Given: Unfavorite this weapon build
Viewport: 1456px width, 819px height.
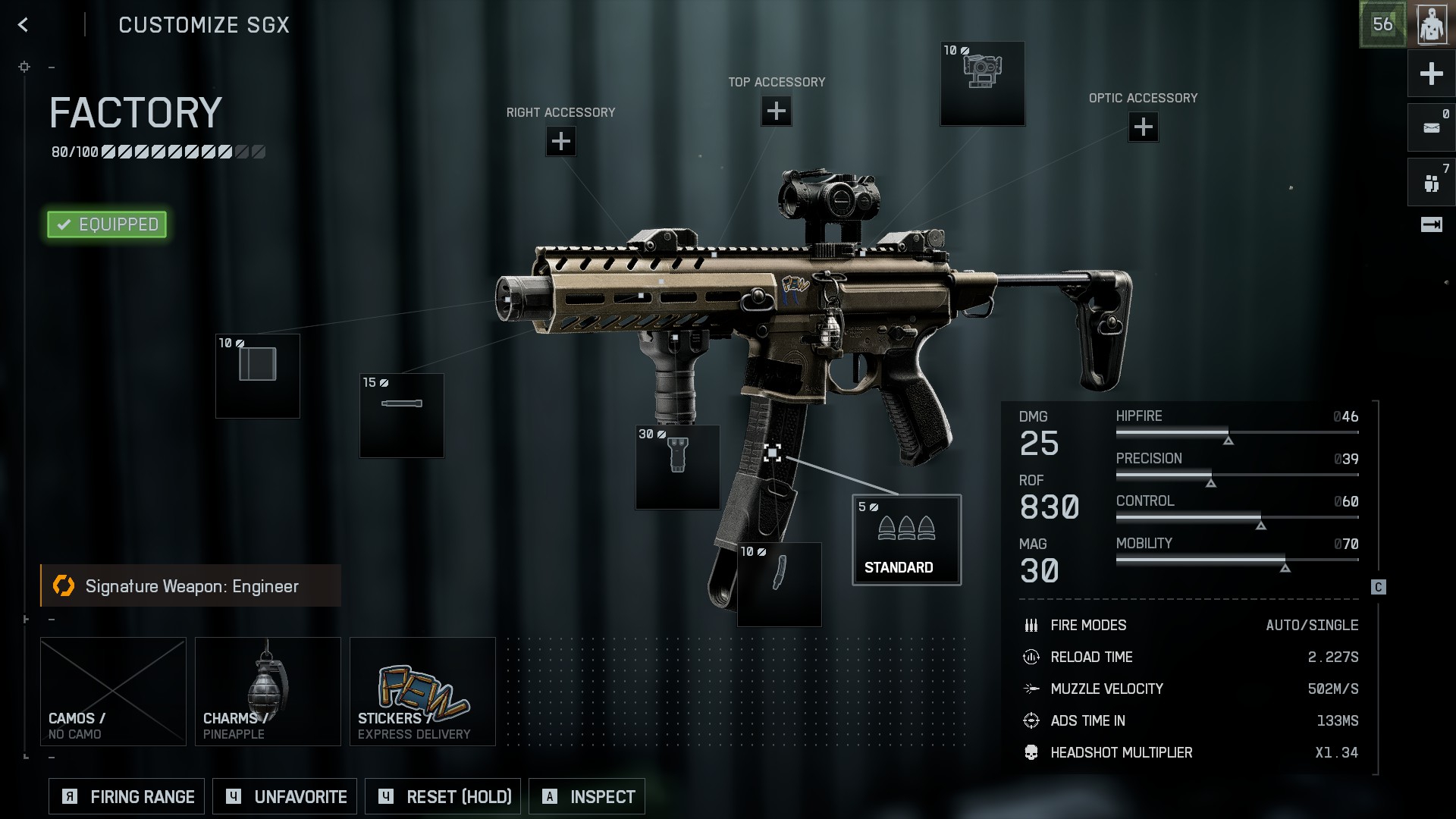Looking at the screenshot, I should [284, 797].
